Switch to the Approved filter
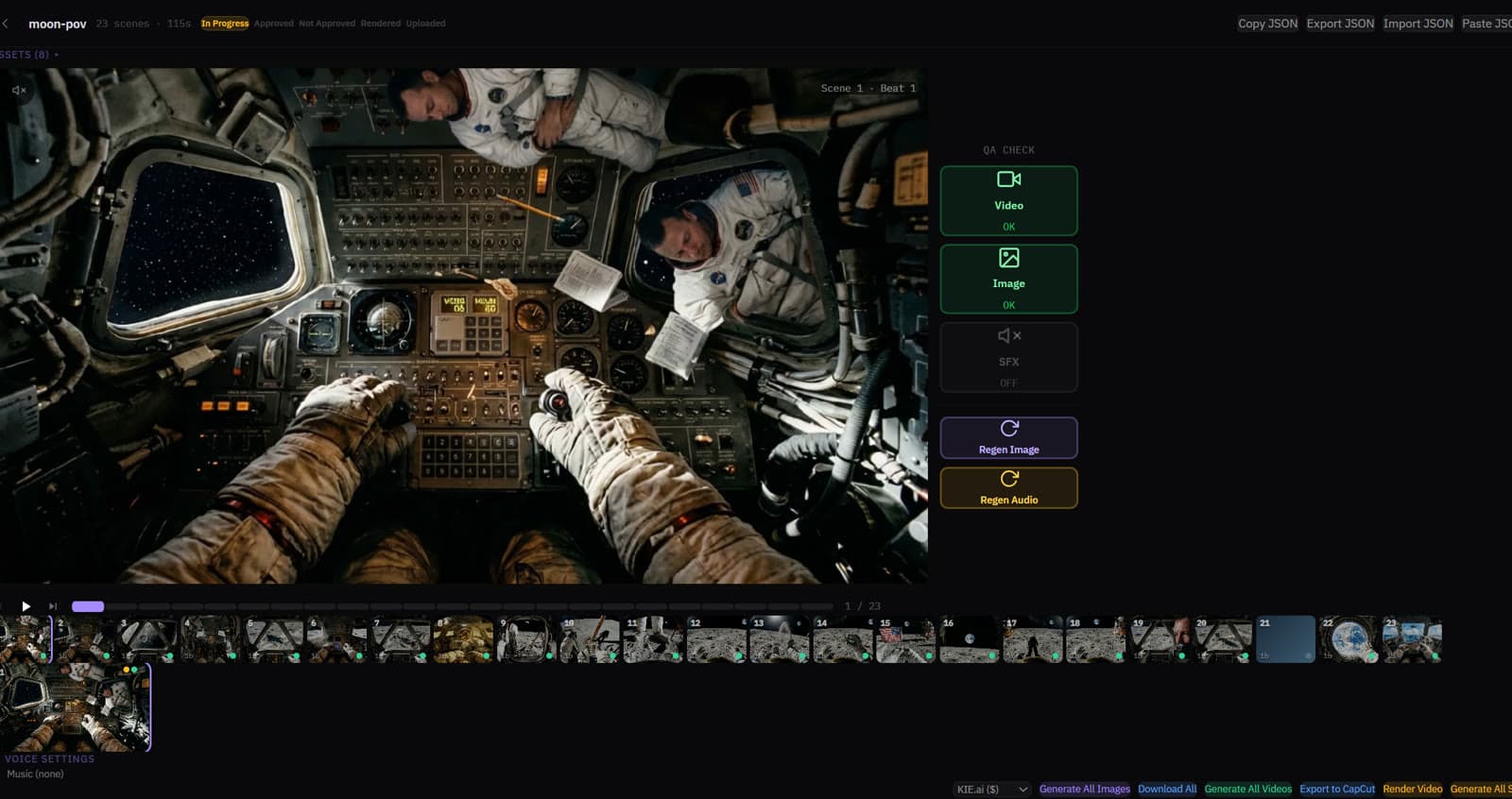This screenshot has width=1512, height=799. [x=273, y=23]
